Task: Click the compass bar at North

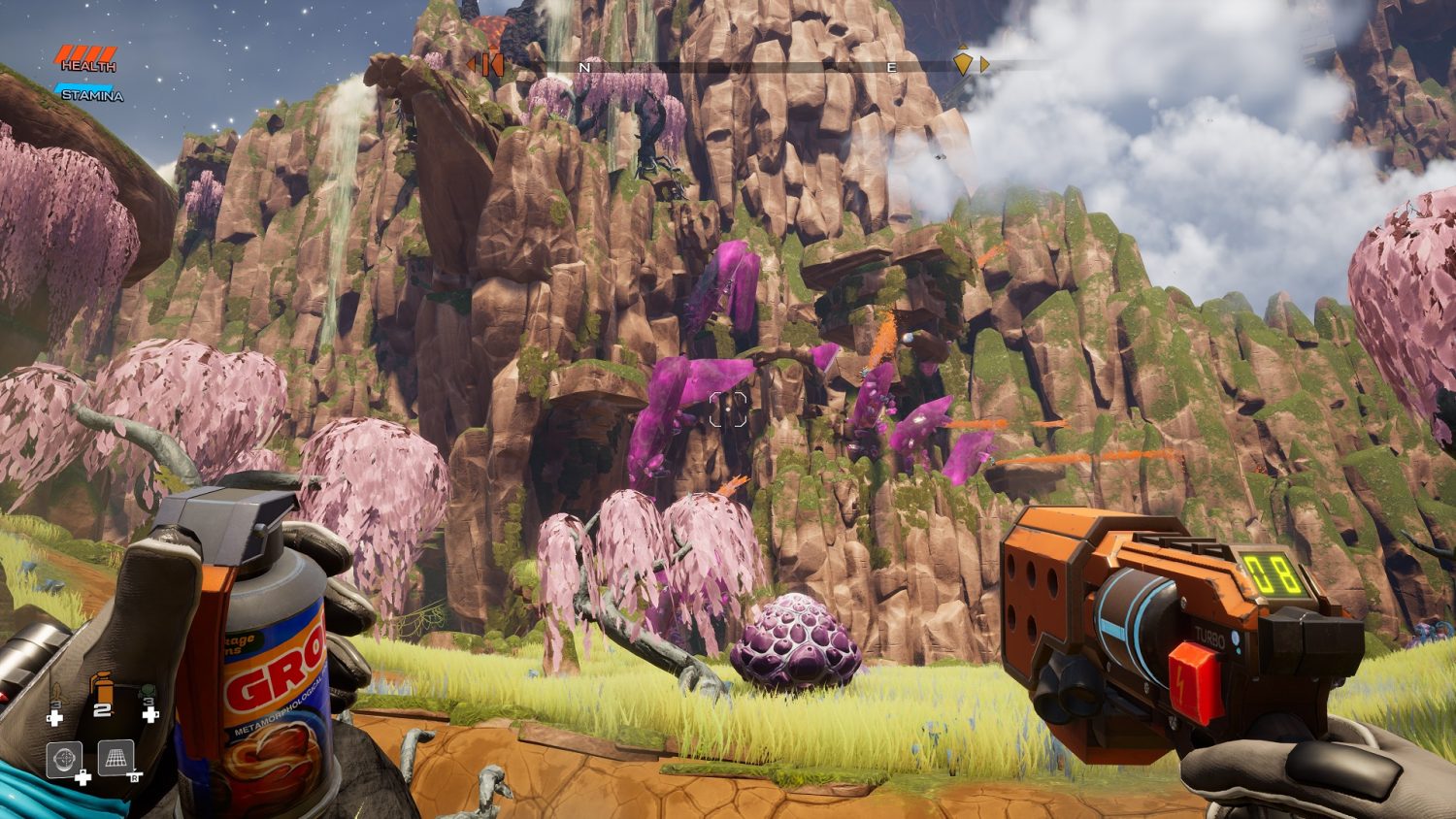Action: pyautogui.click(x=584, y=67)
